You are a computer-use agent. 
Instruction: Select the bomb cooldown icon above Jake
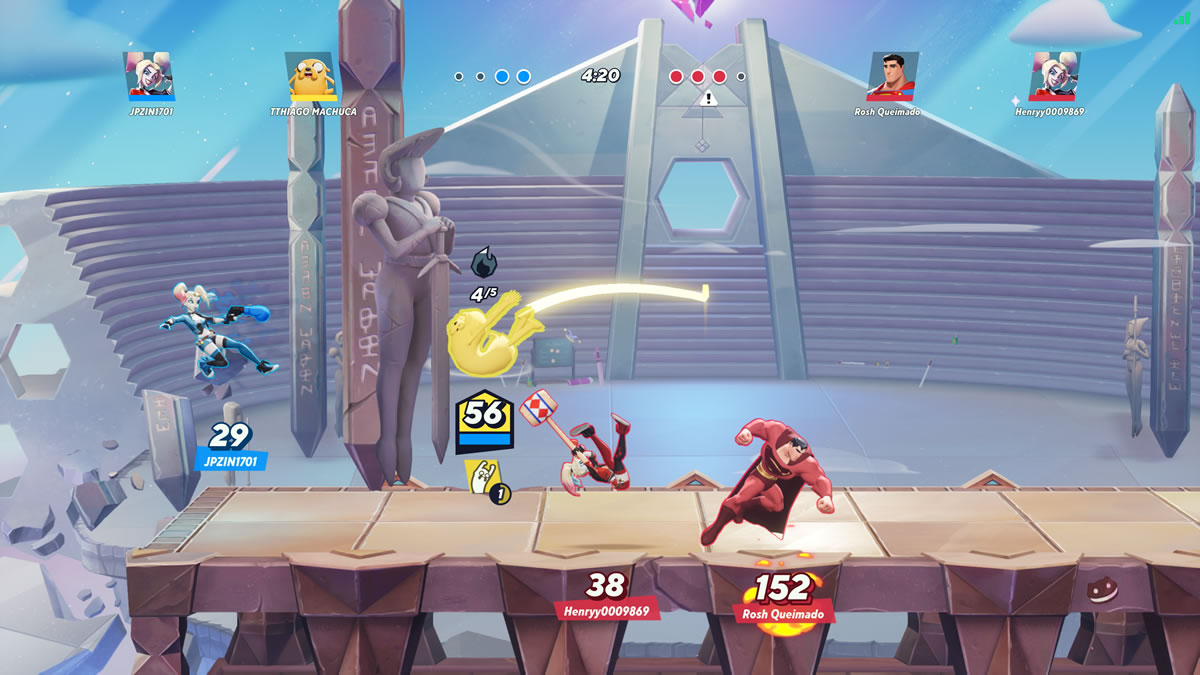[483, 263]
